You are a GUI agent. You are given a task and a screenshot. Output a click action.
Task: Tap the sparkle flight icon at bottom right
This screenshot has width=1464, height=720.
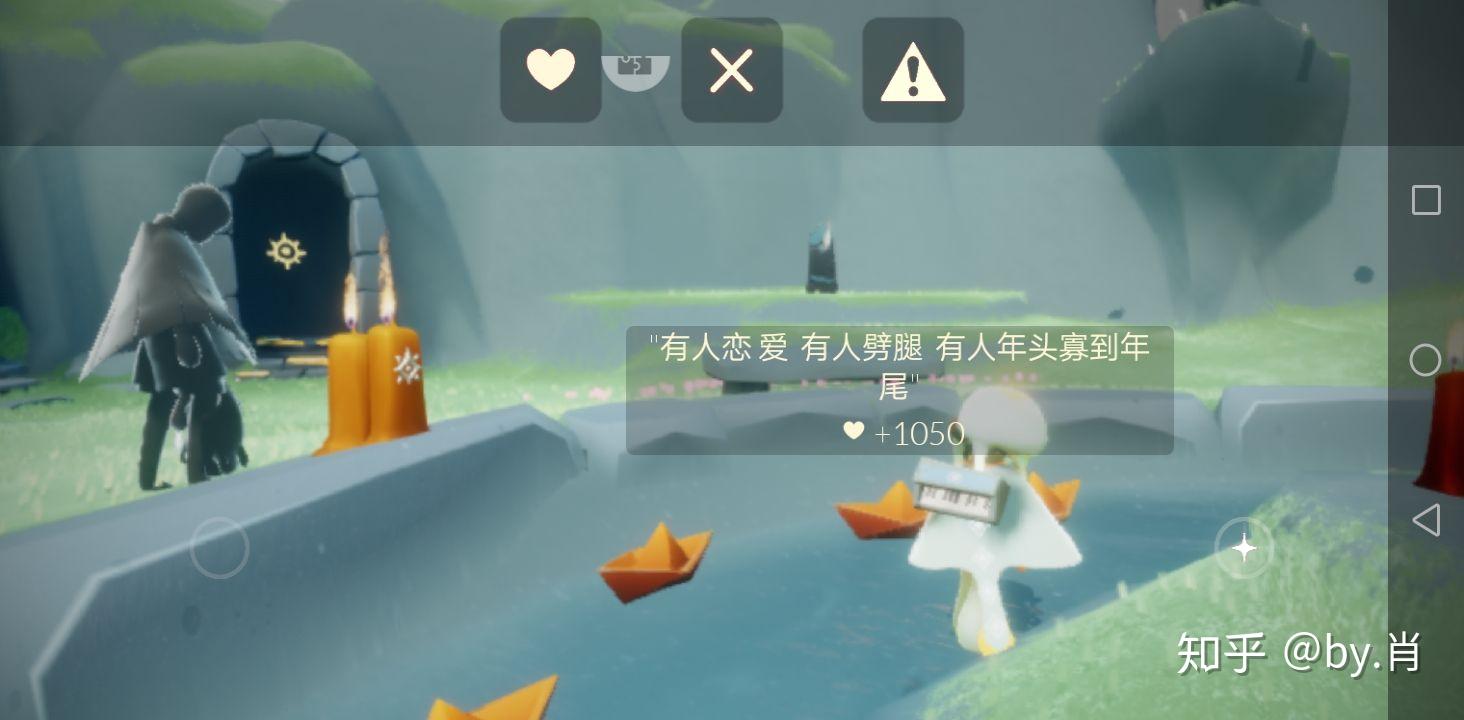point(1243,548)
